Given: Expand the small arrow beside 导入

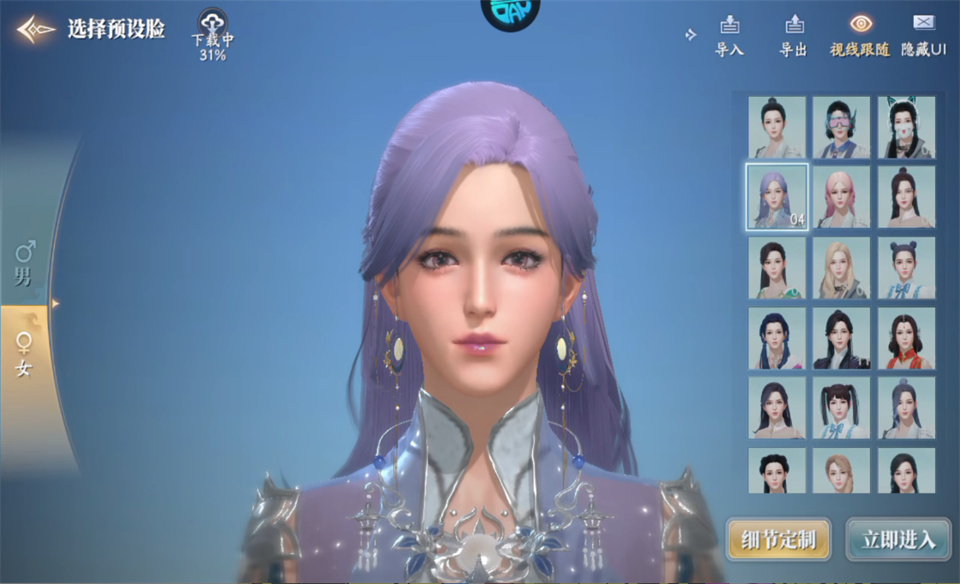Looking at the screenshot, I should pyautogui.click(x=690, y=35).
